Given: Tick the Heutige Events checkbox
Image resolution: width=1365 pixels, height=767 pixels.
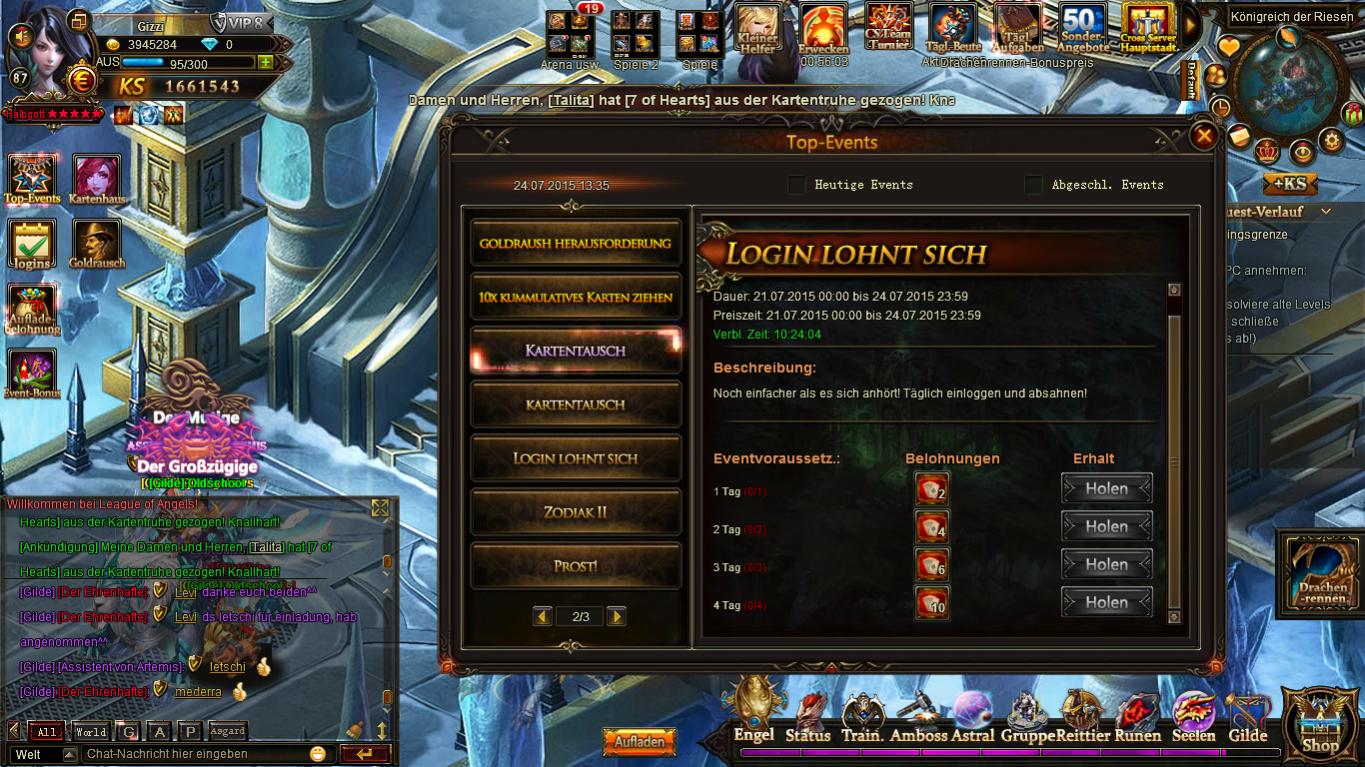Looking at the screenshot, I should coord(797,185).
